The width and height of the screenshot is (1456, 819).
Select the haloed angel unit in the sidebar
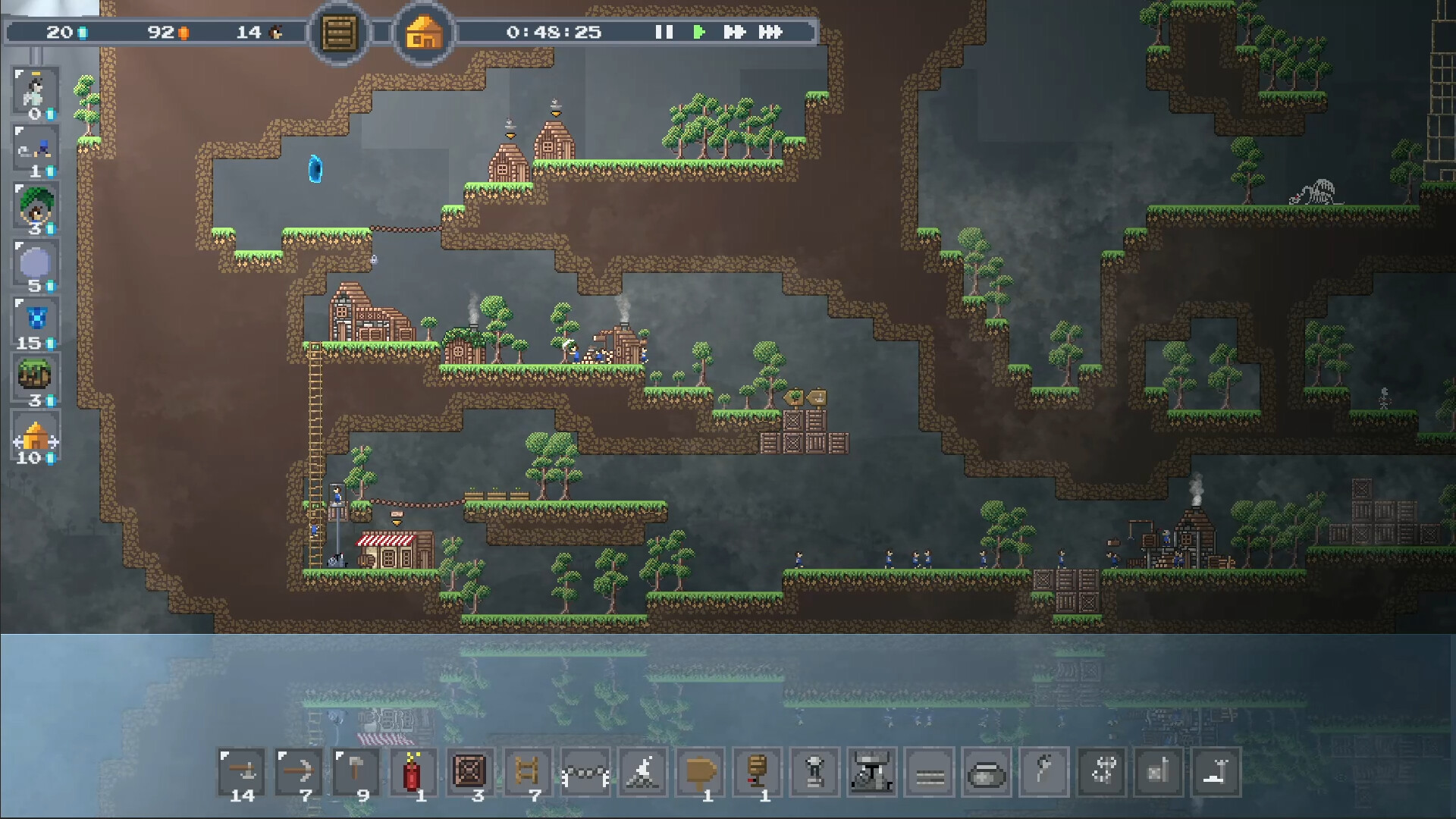click(36, 91)
